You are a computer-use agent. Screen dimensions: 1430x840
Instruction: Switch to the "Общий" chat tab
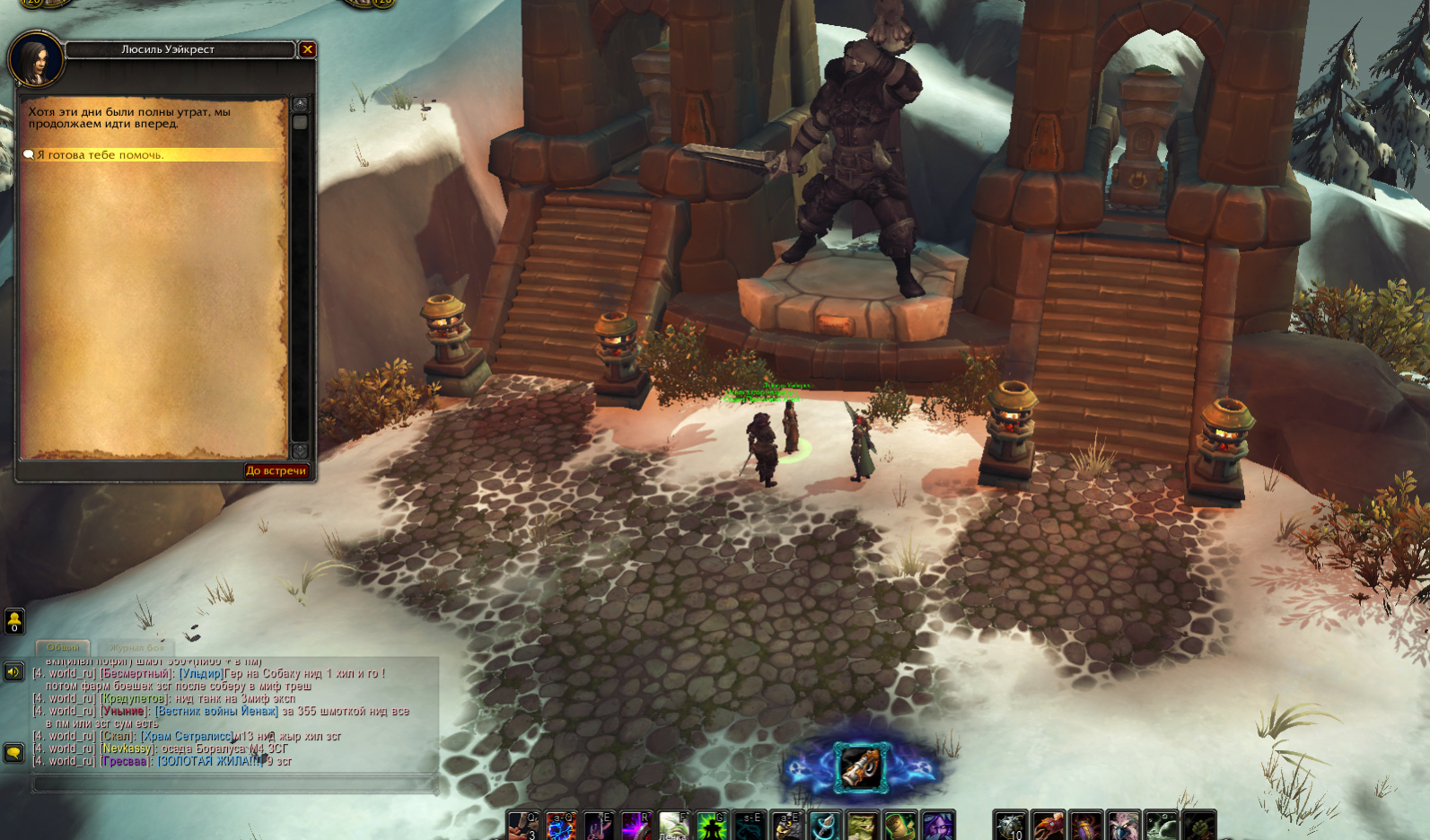63,647
